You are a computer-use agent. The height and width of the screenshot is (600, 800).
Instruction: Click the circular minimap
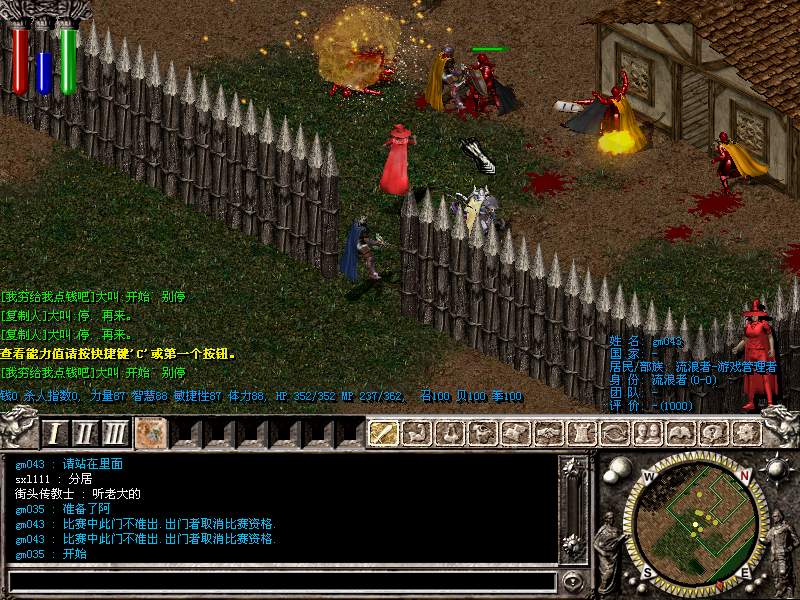699,520
